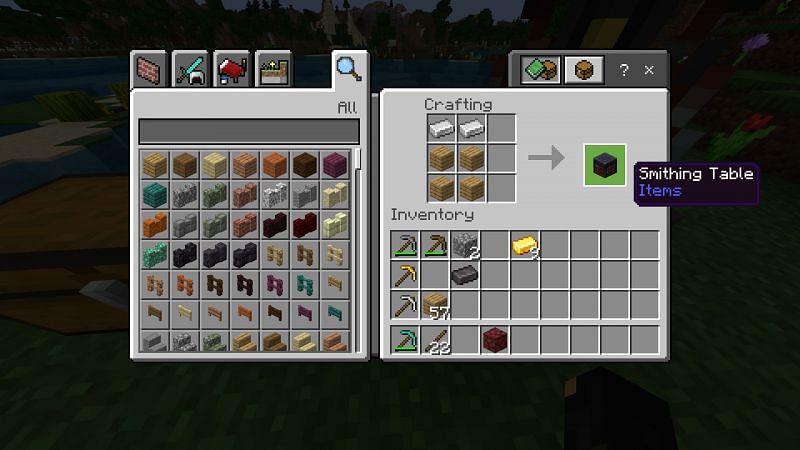Take the Smithing Table from the output slot

[605, 165]
